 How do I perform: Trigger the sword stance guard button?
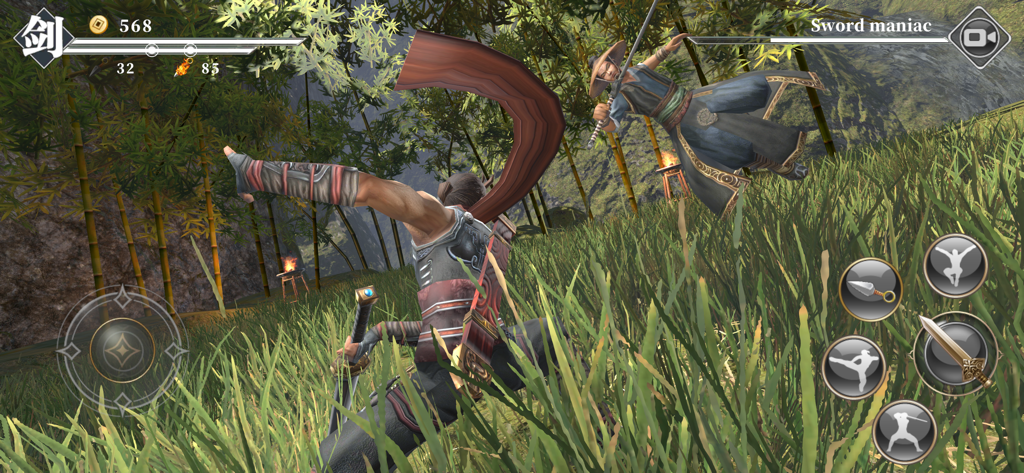(x=904, y=431)
